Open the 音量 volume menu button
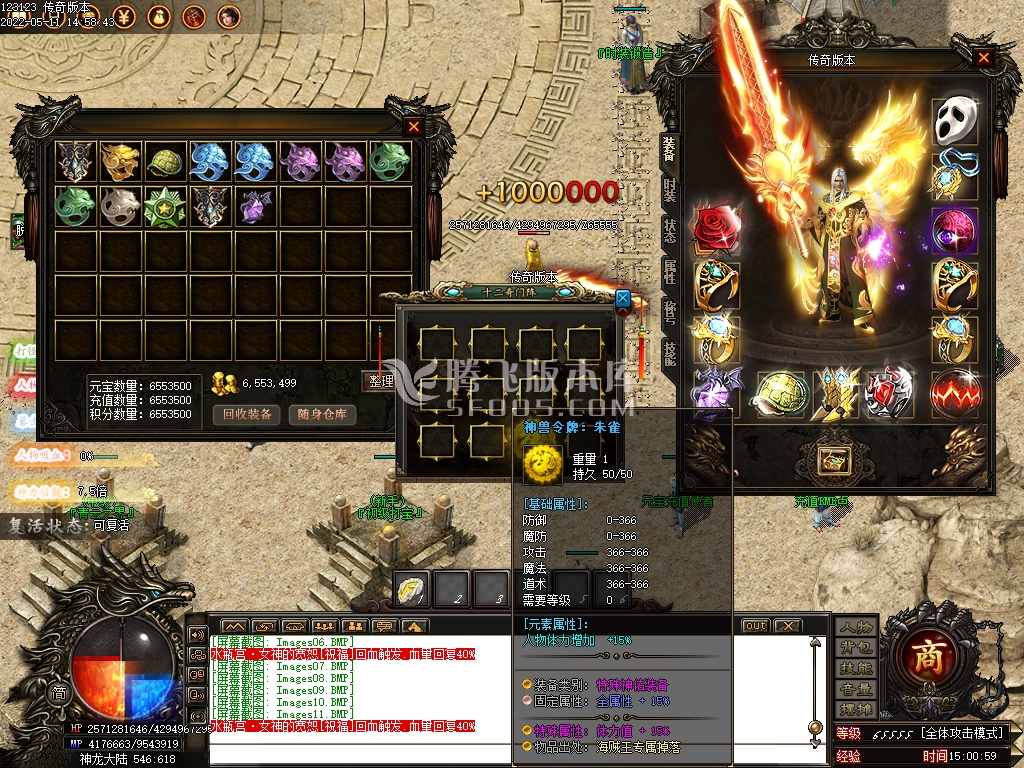The width and height of the screenshot is (1024, 768). pos(856,689)
